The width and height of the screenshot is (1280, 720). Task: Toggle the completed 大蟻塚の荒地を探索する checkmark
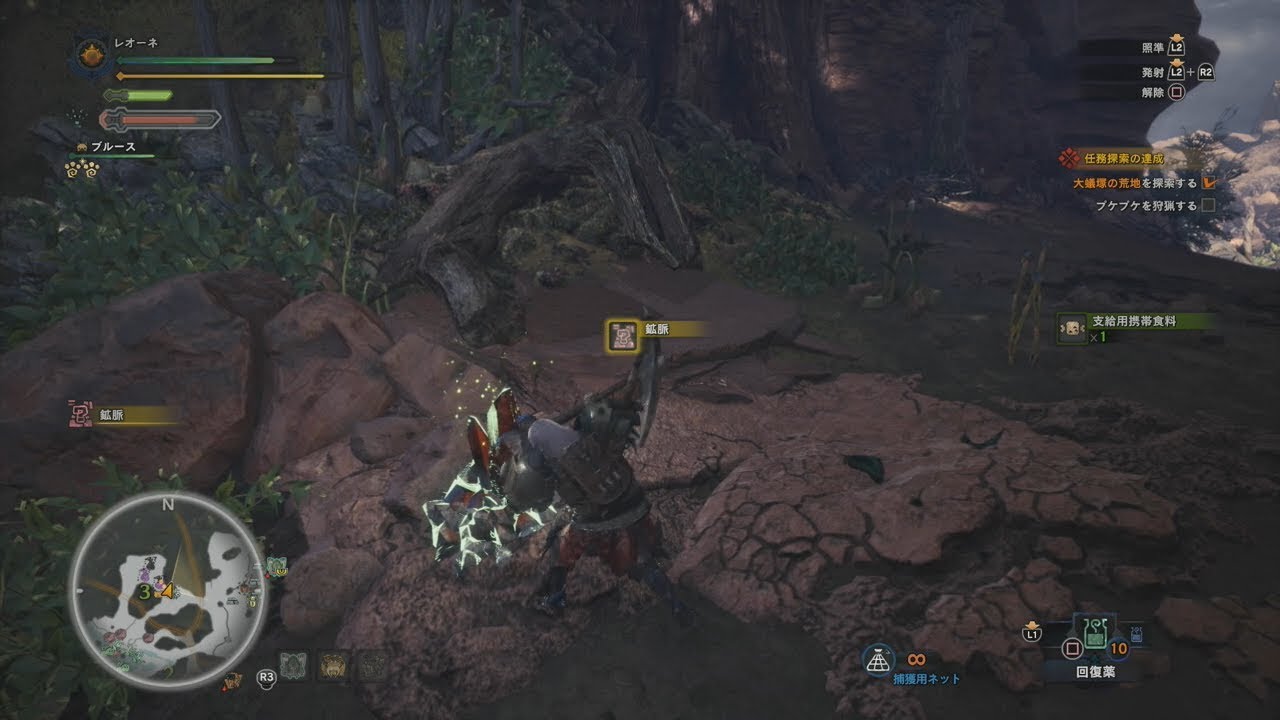(x=1210, y=182)
